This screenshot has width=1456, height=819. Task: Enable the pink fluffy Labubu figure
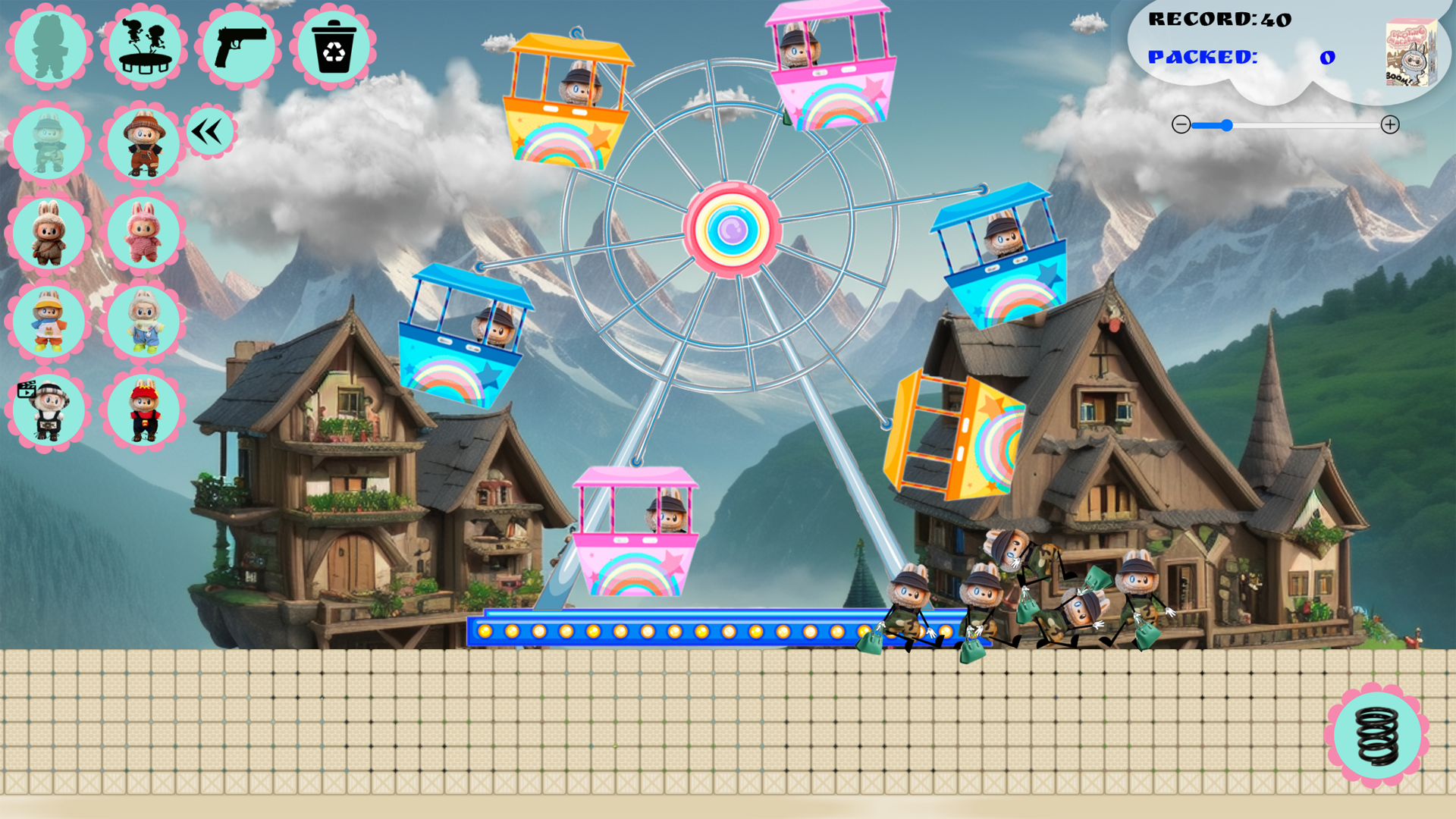[144, 234]
